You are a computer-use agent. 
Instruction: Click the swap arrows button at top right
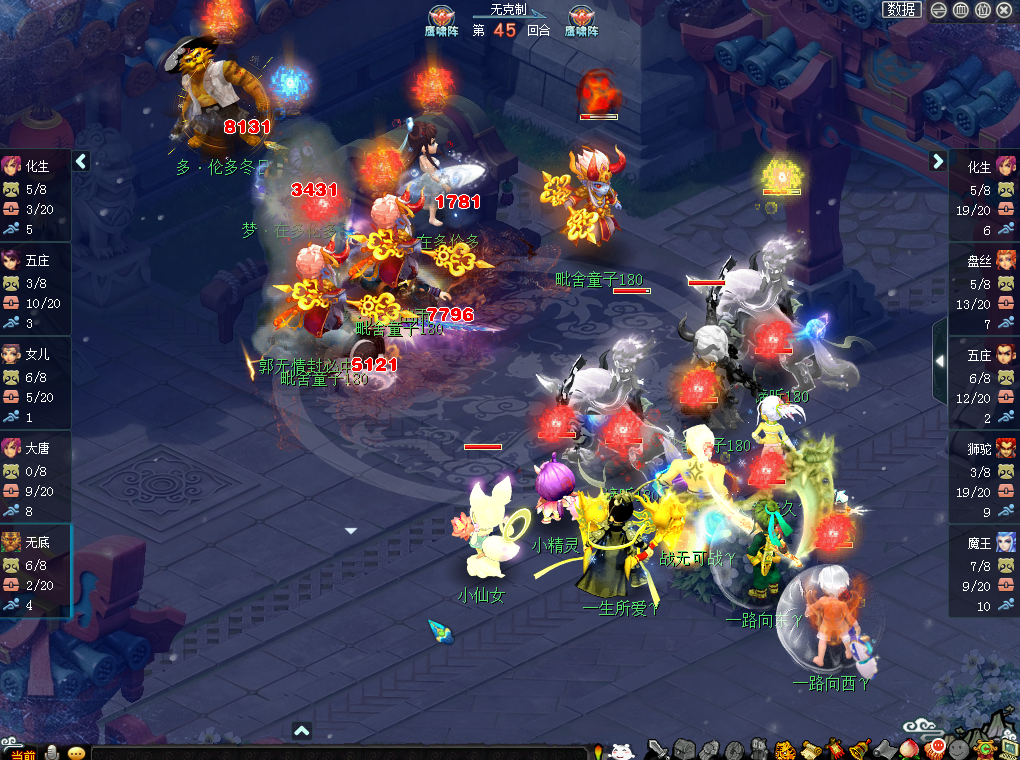click(x=939, y=10)
